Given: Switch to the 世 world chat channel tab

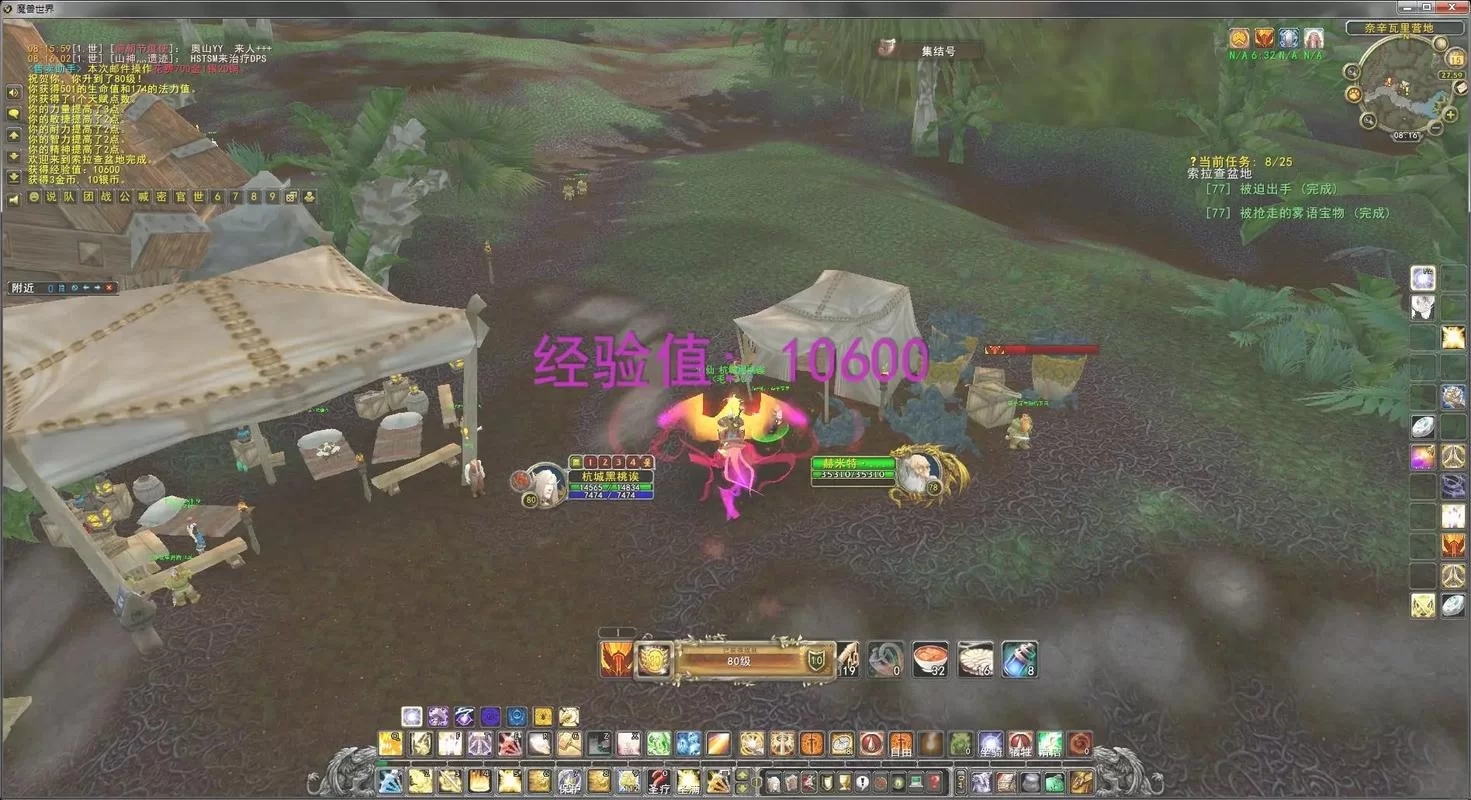Looking at the screenshot, I should pyautogui.click(x=196, y=196).
